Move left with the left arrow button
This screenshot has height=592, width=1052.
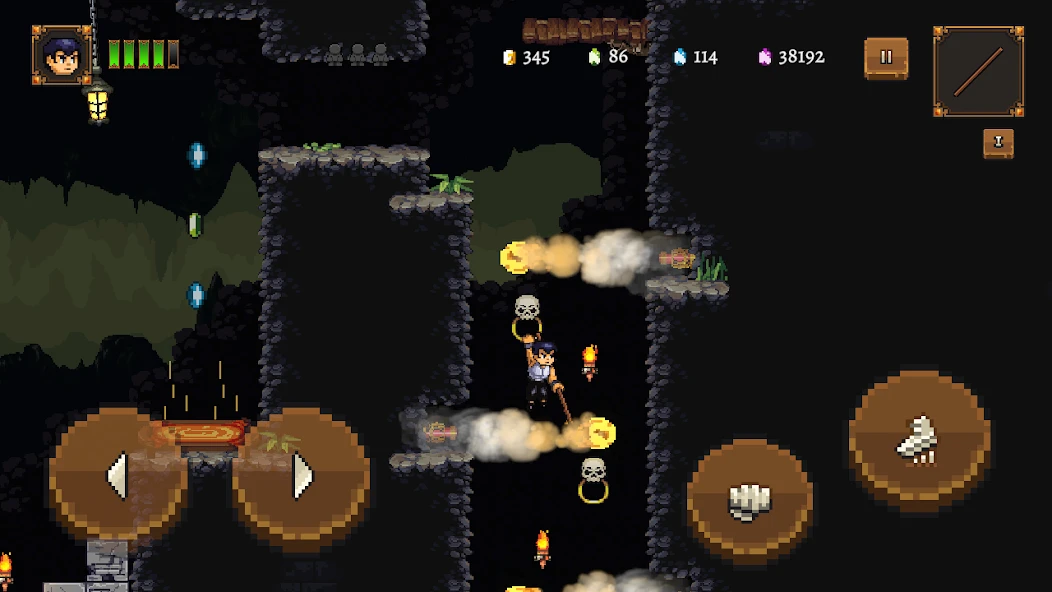118,475
